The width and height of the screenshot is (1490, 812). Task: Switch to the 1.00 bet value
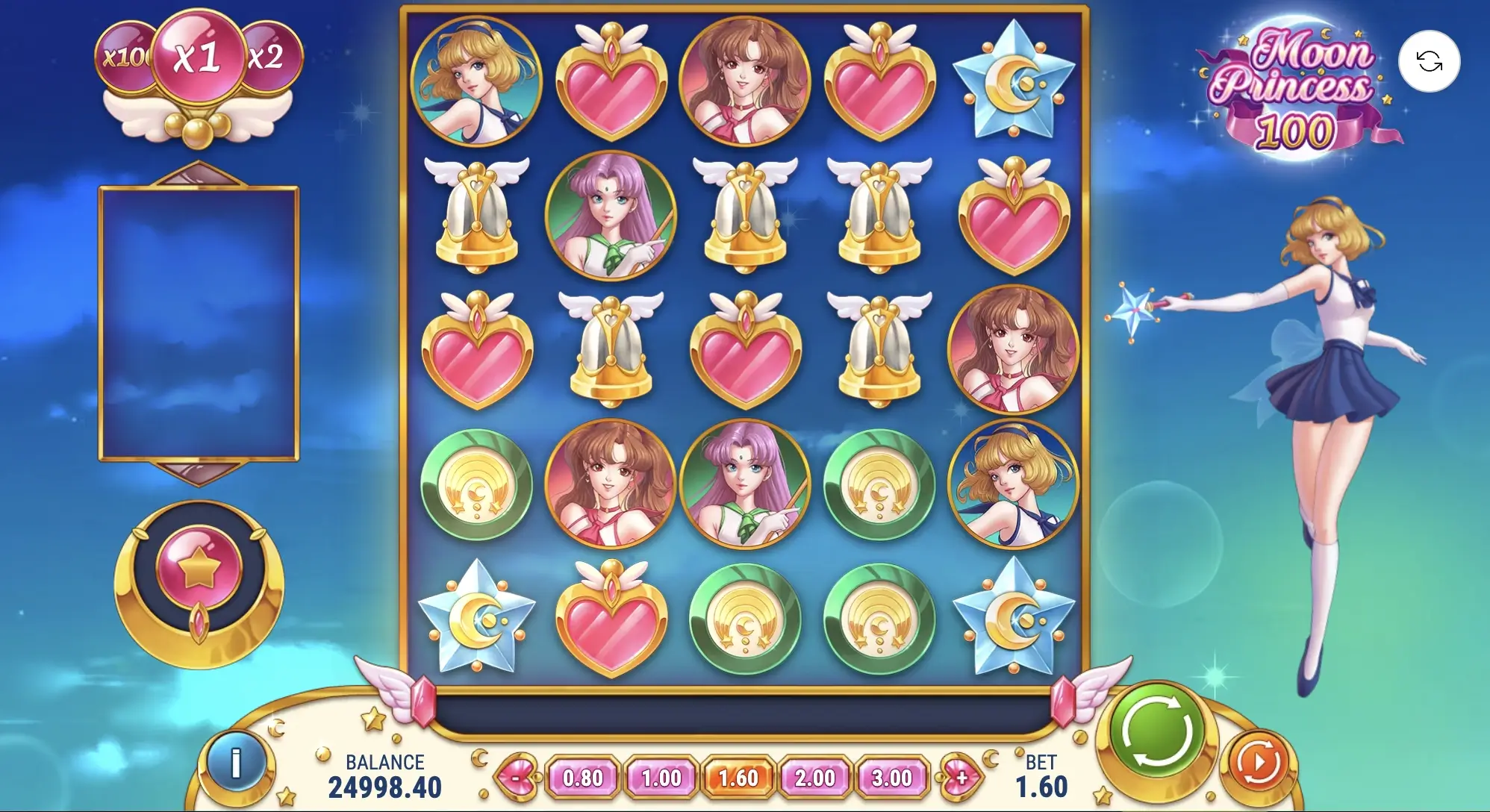(x=661, y=777)
